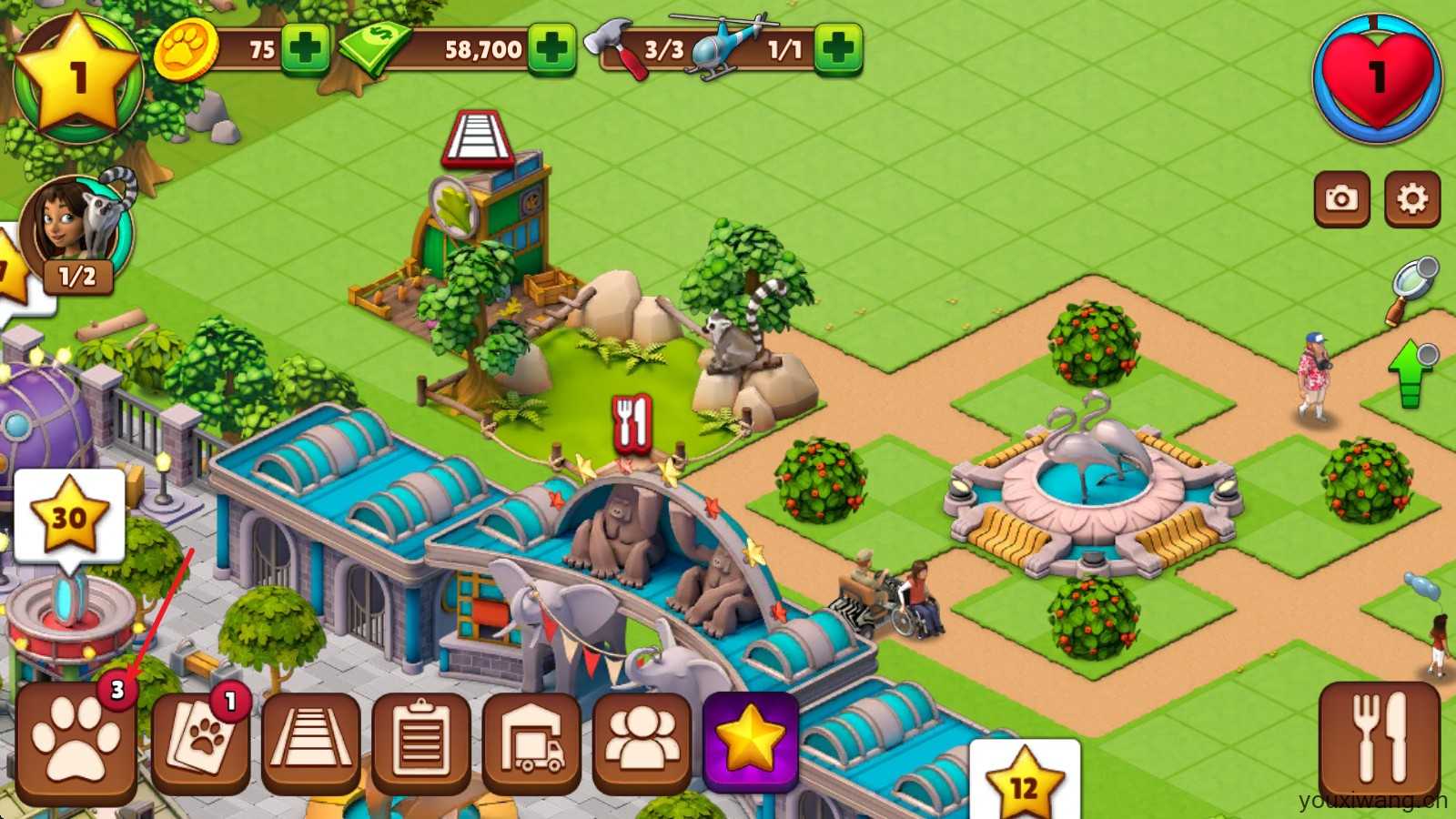Tap the feeding icon above the lemur enclosure
The width and height of the screenshot is (1456, 819).
tap(632, 424)
